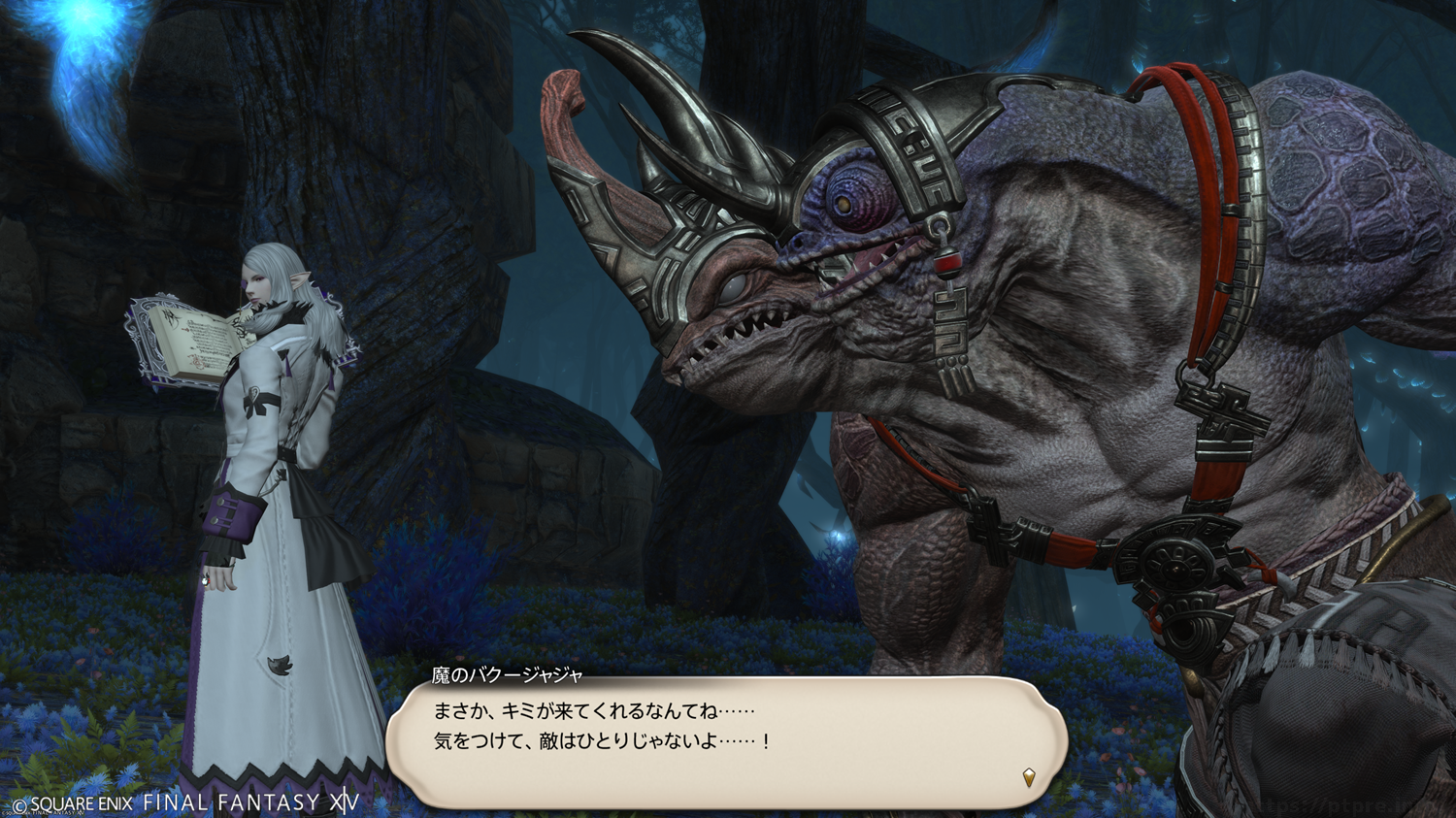Advance dialogue with the golden arrow indicator
This screenshot has height=818, width=1456.
(x=1029, y=776)
